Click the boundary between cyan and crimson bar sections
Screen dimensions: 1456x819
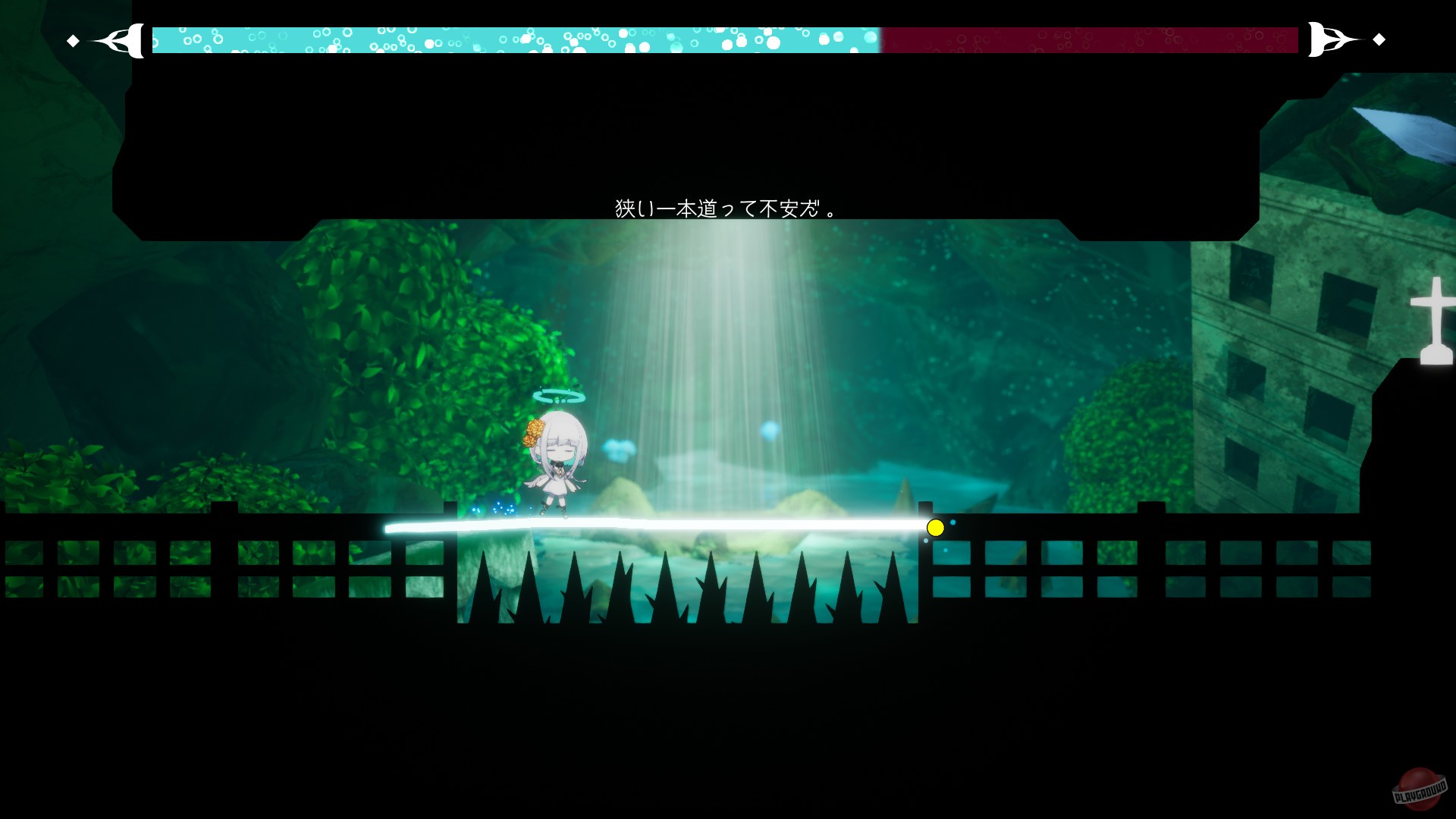[x=880, y=39]
